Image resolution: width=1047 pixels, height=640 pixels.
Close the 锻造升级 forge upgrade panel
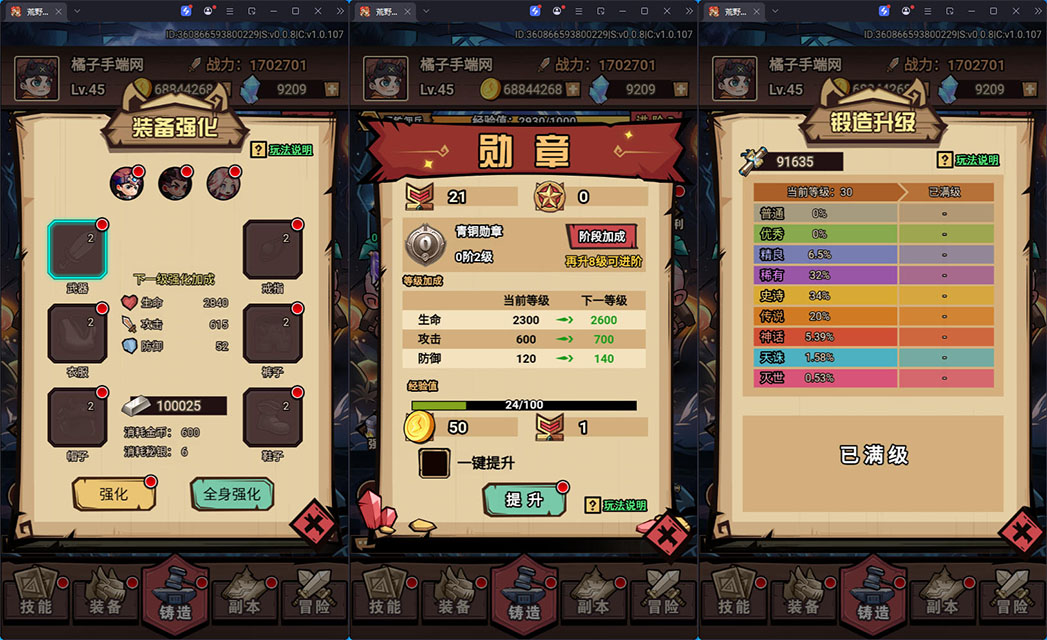[1021, 532]
